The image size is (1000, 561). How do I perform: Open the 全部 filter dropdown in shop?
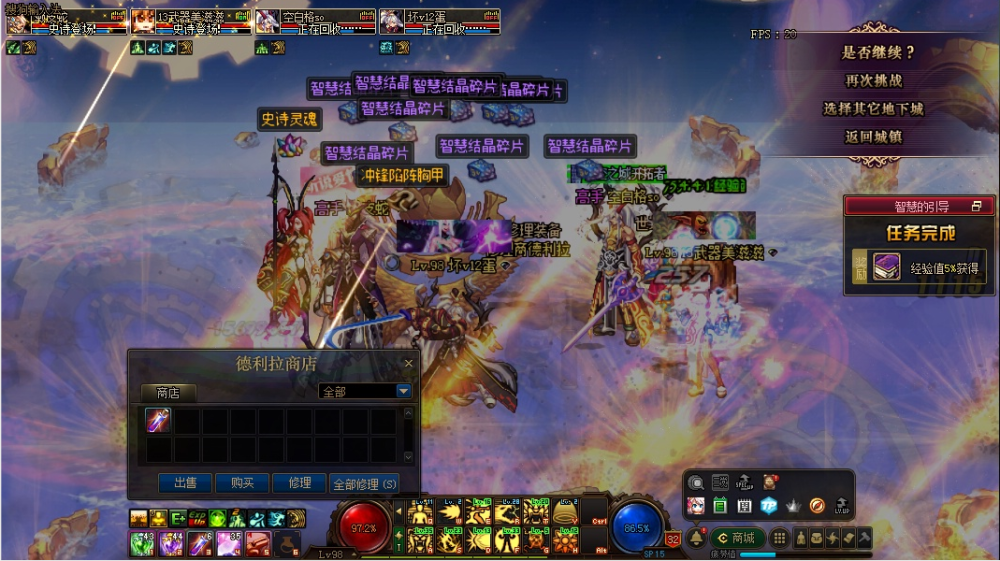[404, 391]
